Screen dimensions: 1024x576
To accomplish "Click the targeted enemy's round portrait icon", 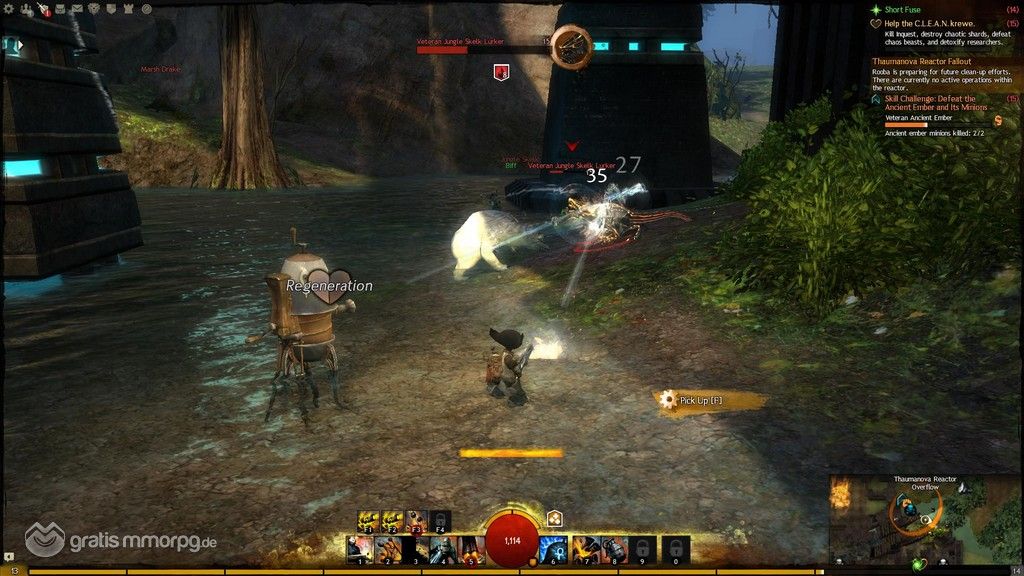I will coord(571,44).
